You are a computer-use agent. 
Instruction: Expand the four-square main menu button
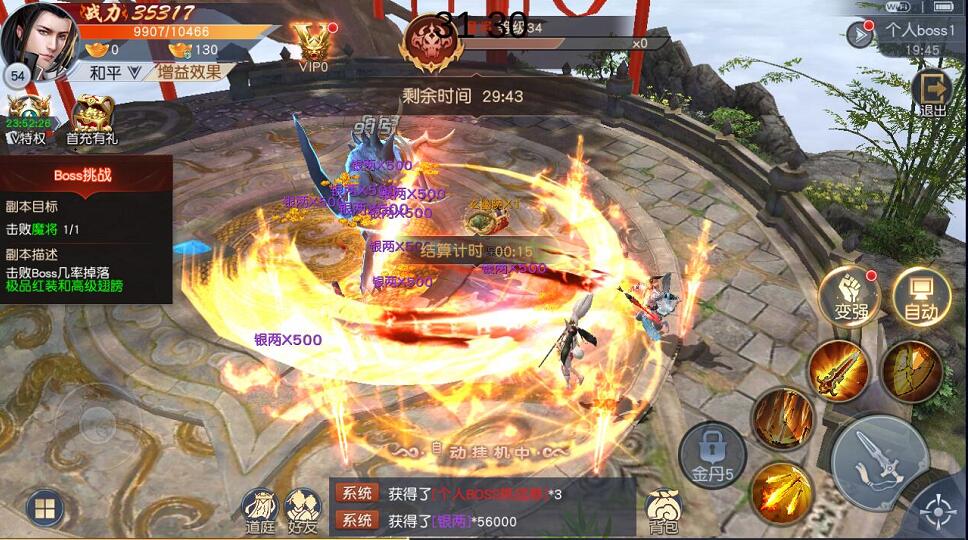point(45,509)
